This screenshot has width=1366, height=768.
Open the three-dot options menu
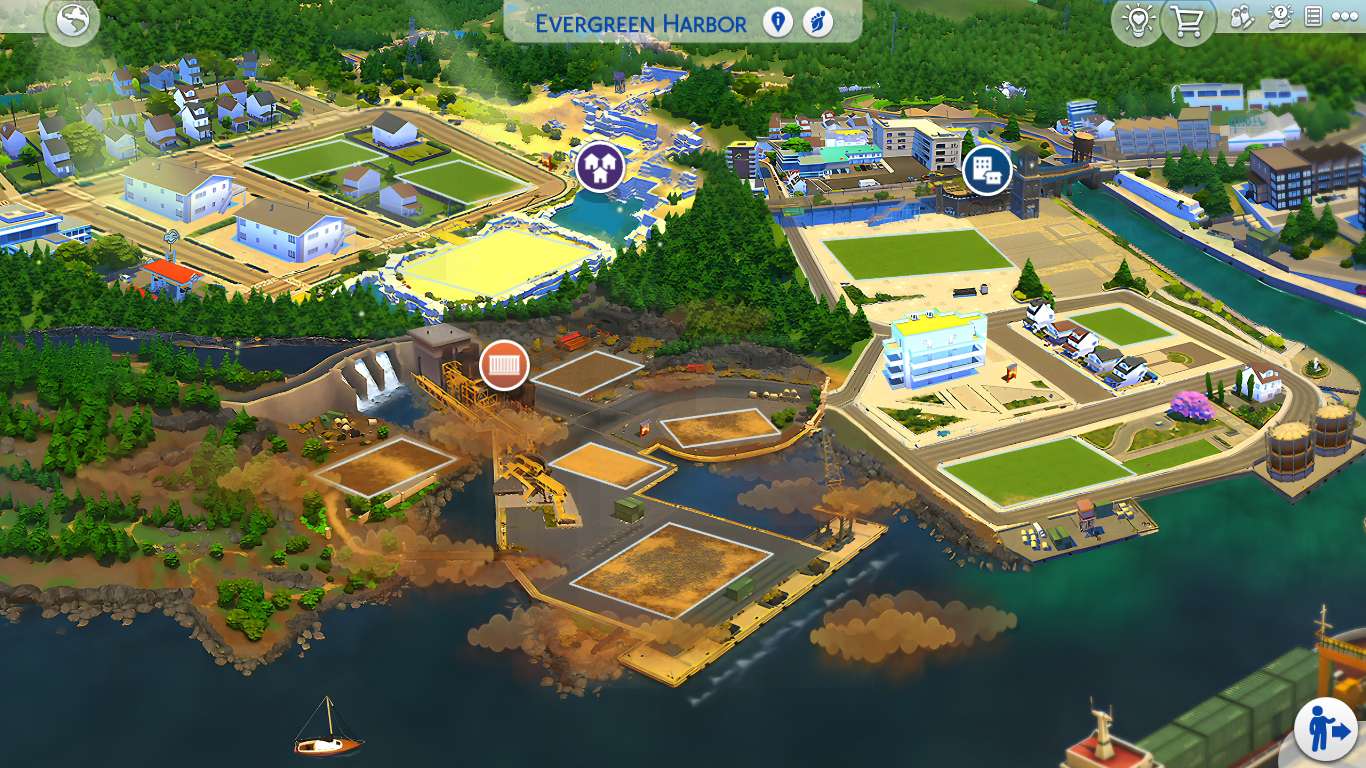[1345, 17]
